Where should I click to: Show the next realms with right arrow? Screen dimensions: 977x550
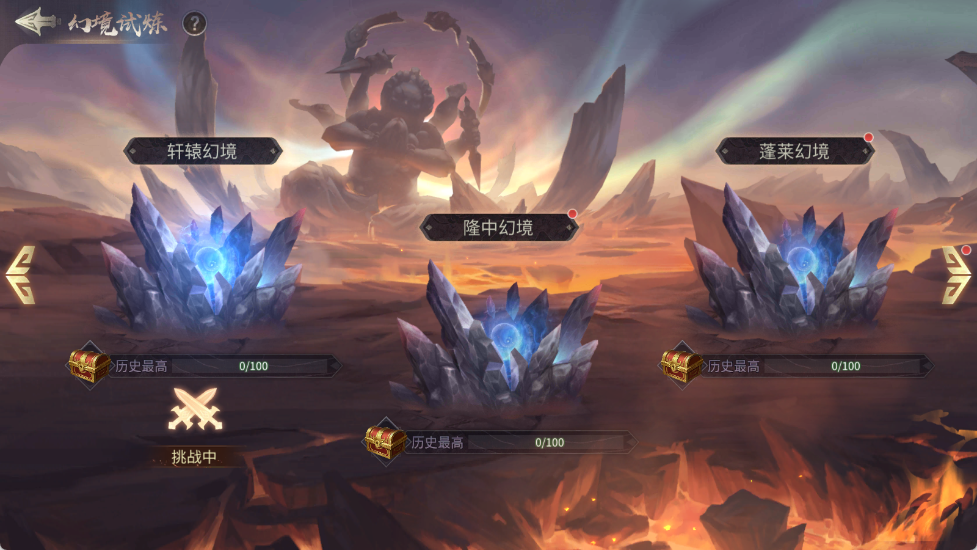click(x=956, y=274)
